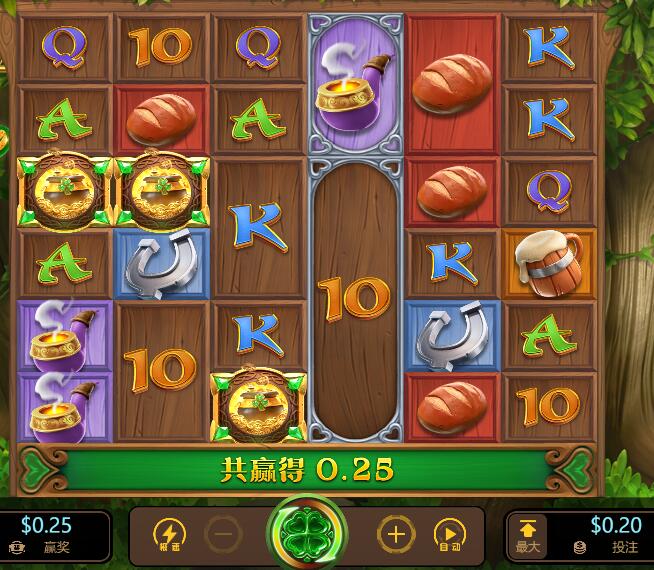Increase the bet with the plus button
The width and height of the screenshot is (654, 570).
coord(396,535)
